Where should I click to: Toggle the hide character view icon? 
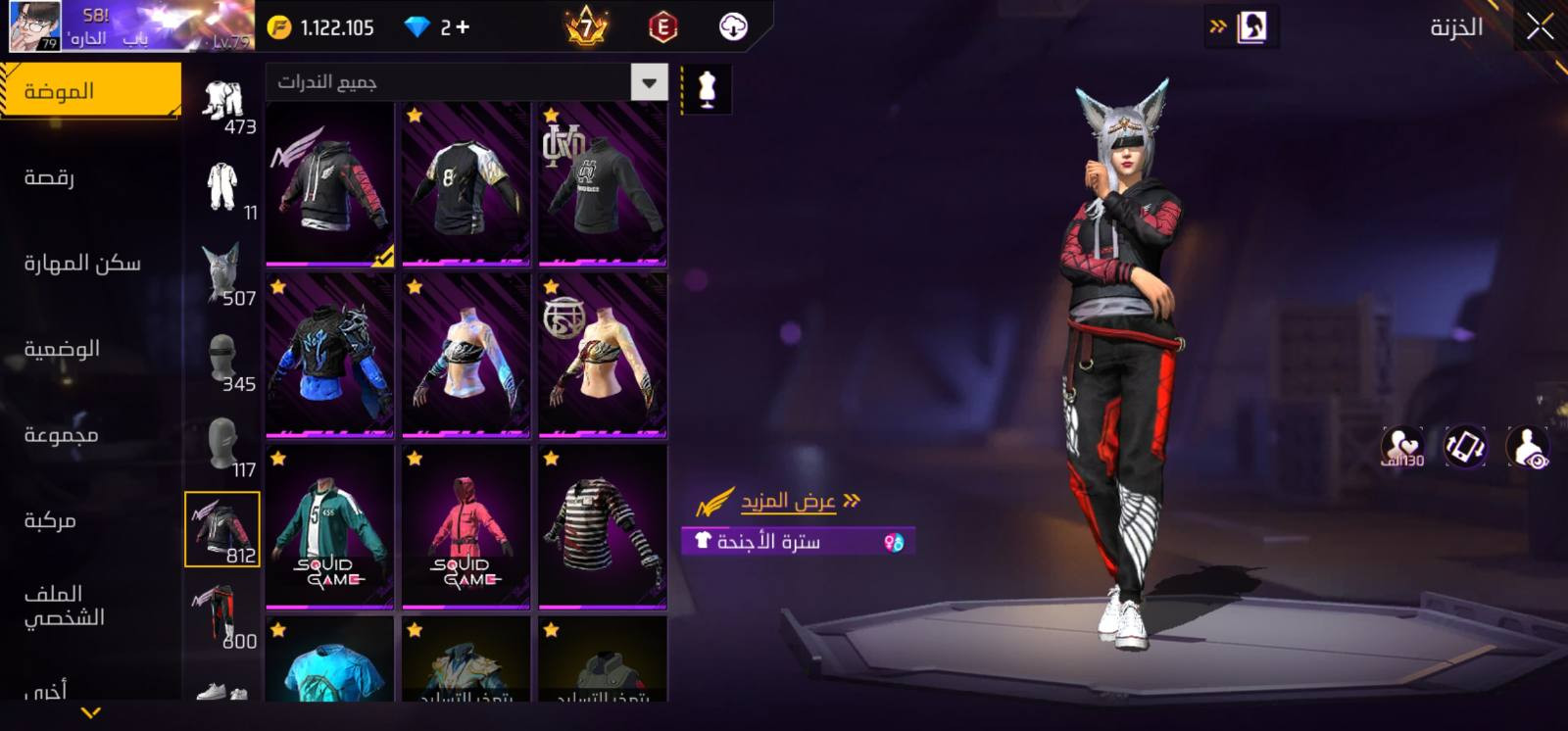[x=1526, y=448]
